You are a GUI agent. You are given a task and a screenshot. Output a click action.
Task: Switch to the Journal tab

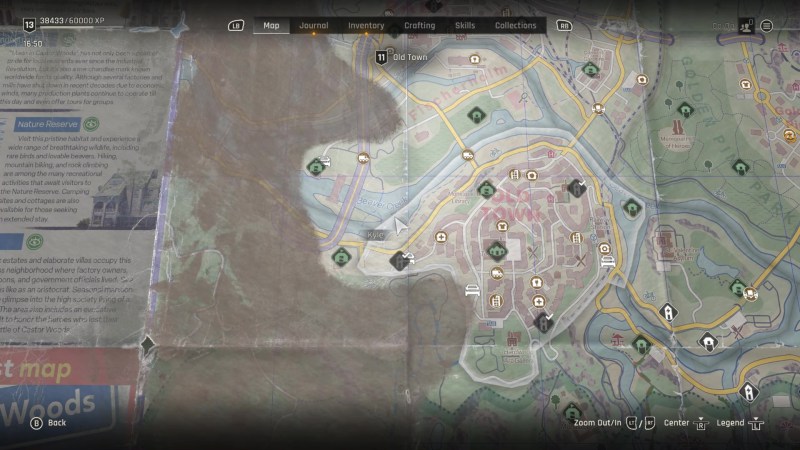313,26
